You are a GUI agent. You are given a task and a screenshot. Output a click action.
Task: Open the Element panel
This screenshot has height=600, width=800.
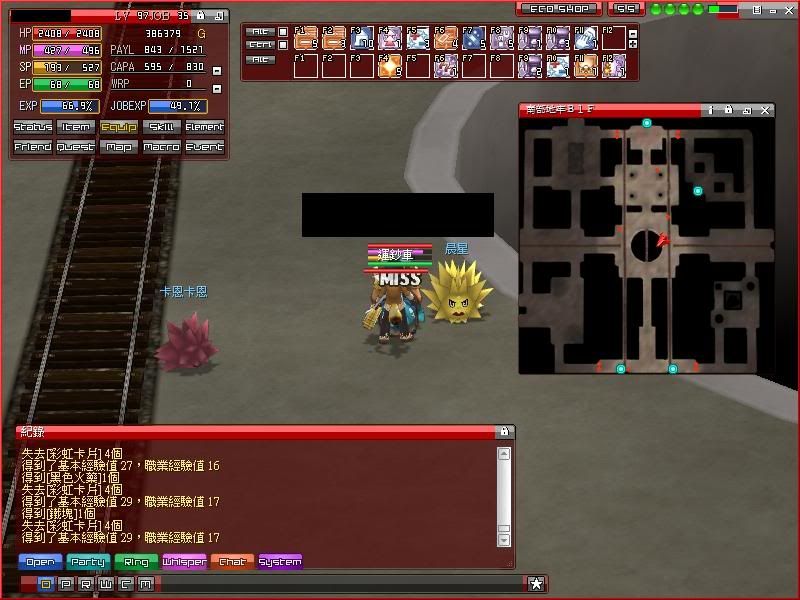click(x=205, y=127)
